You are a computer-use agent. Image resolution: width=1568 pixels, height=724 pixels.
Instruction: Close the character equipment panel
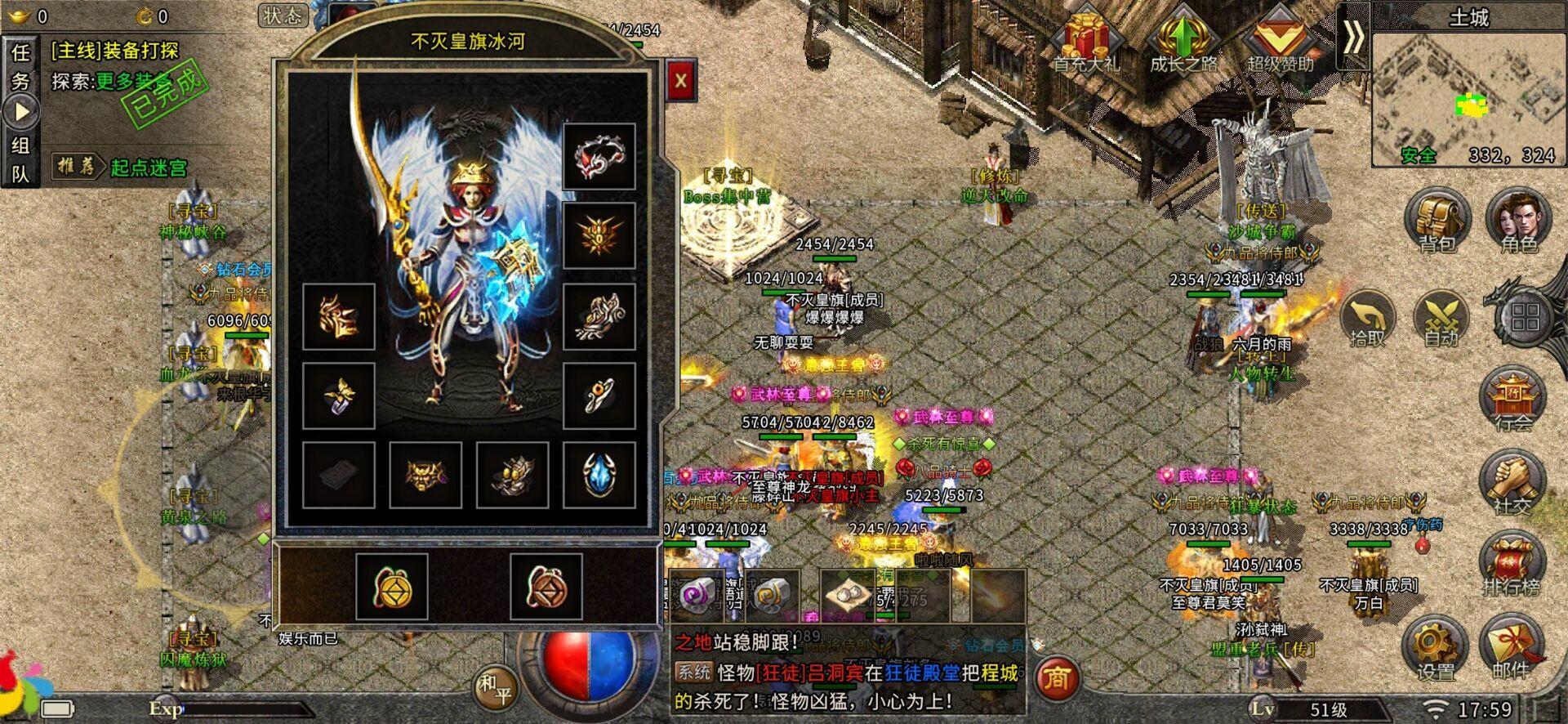click(x=680, y=80)
